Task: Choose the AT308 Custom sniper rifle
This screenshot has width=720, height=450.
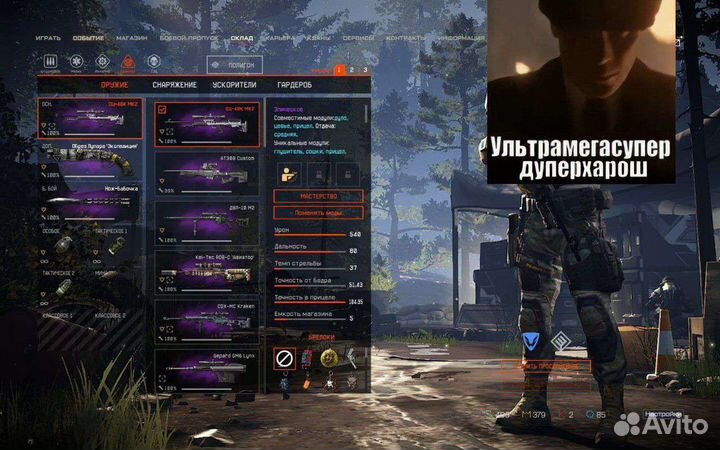Action: point(207,162)
